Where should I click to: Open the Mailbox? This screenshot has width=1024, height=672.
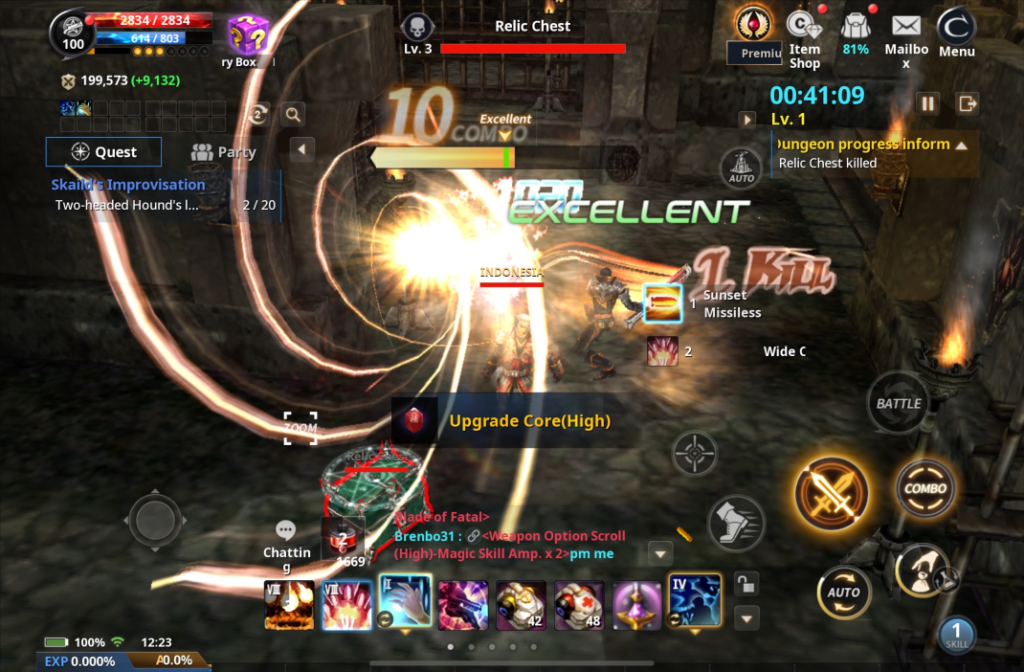coord(906,38)
